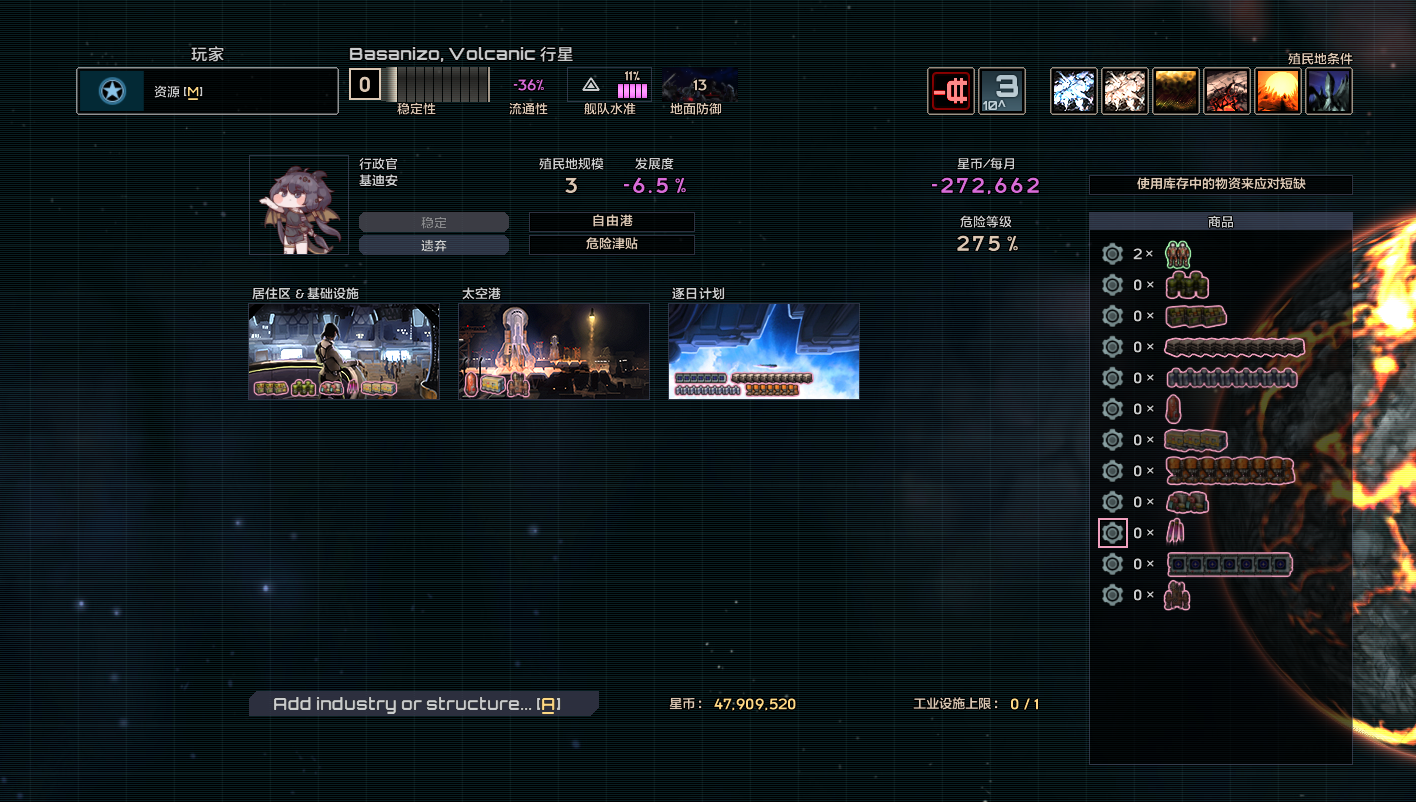Click the 地面防御 ground defense icon
Image resolution: width=1416 pixels, height=802 pixels.
[699, 86]
